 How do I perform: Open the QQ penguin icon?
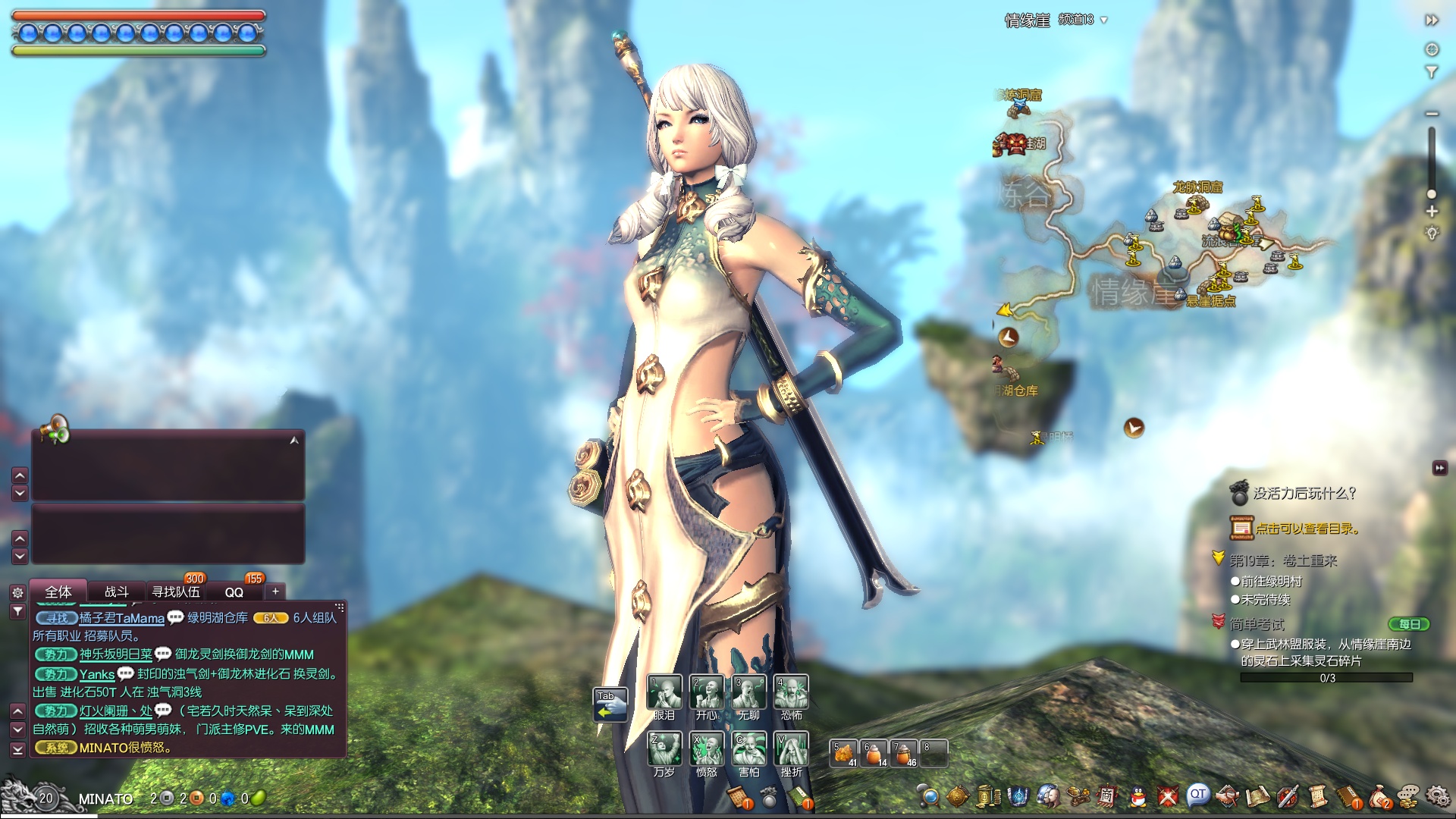coord(1137,796)
